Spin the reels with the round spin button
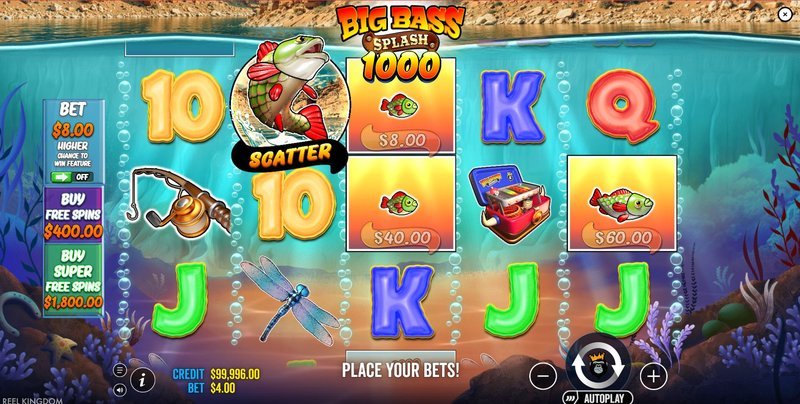This screenshot has width=800, height=404. coord(597,368)
